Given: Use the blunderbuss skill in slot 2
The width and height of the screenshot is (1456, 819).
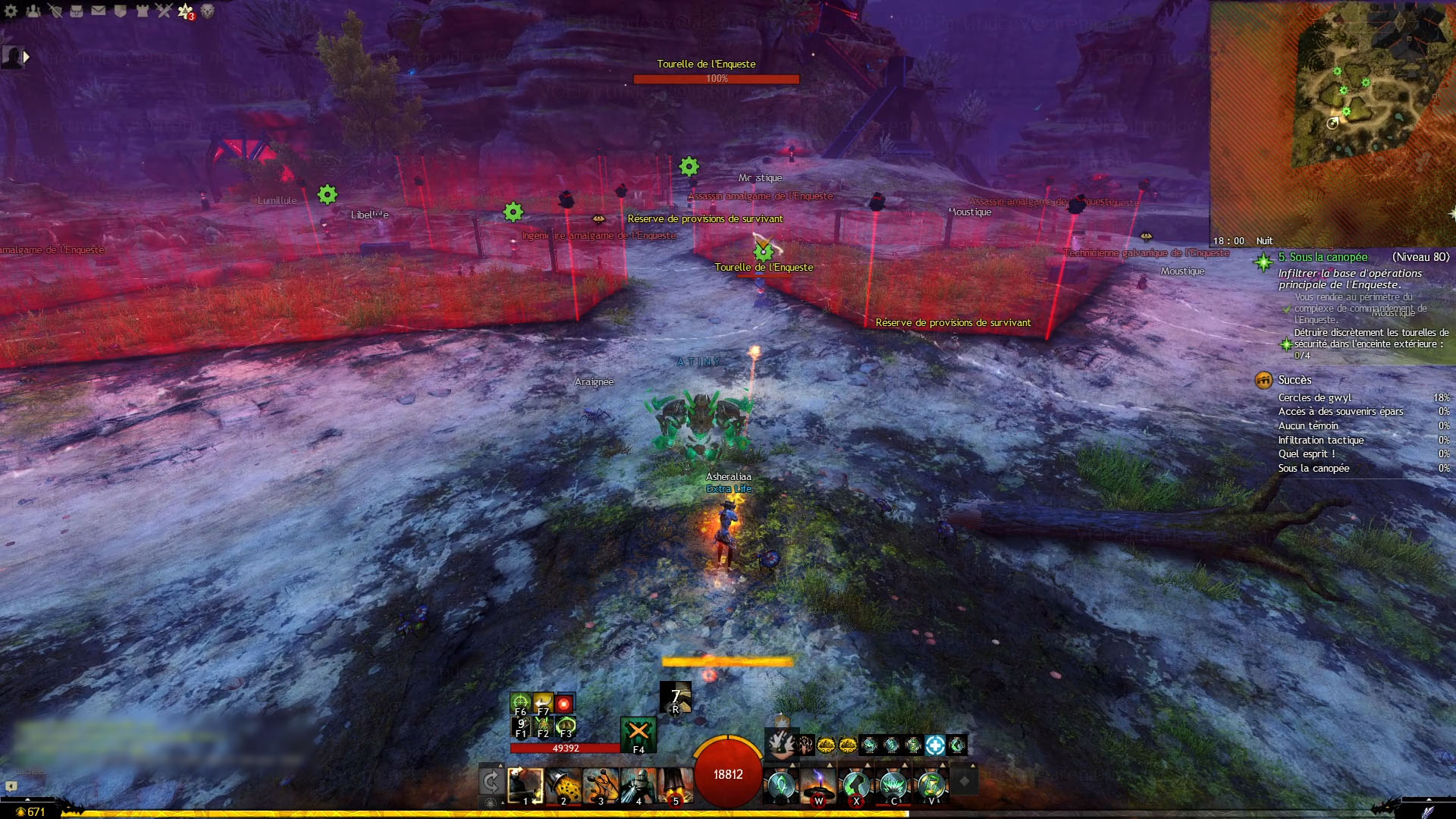Looking at the screenshot, I should (563, 785).
